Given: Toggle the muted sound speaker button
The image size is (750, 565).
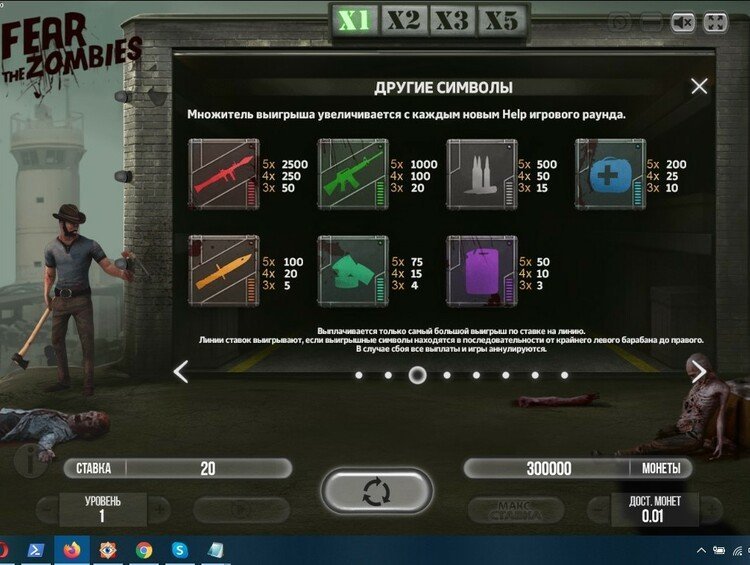Looking at the screenshot, I should (683, 21).
